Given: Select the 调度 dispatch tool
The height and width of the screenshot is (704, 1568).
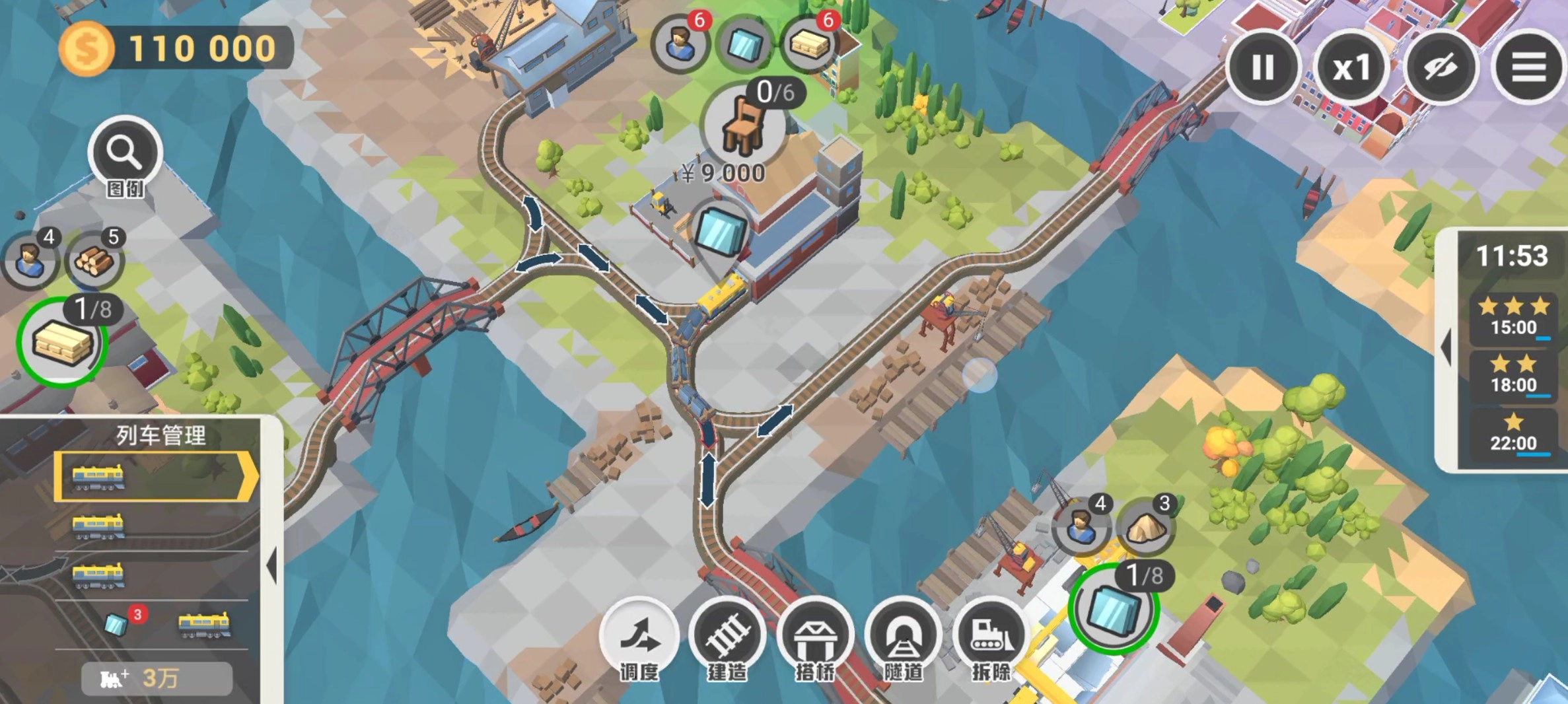Looking at the screenshot, I should (639, 635).
